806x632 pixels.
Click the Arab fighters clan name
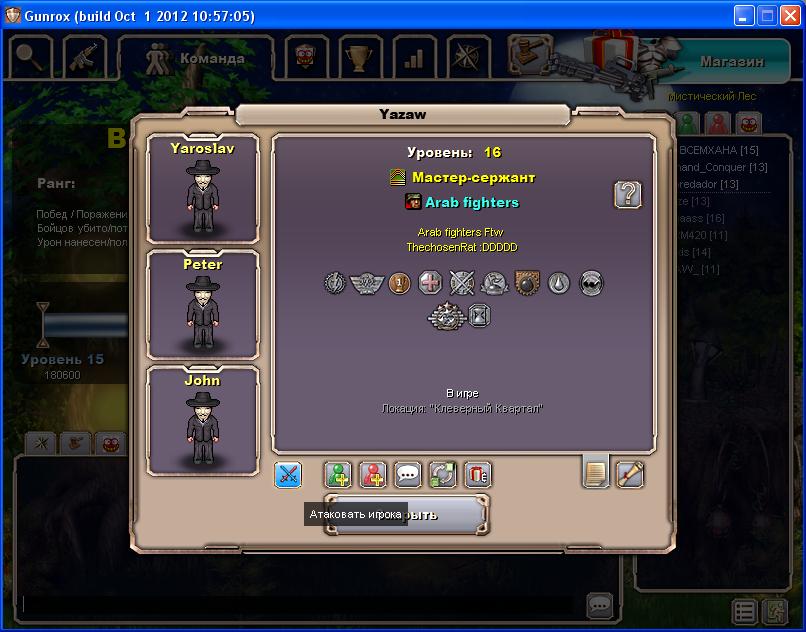(471, 203)
